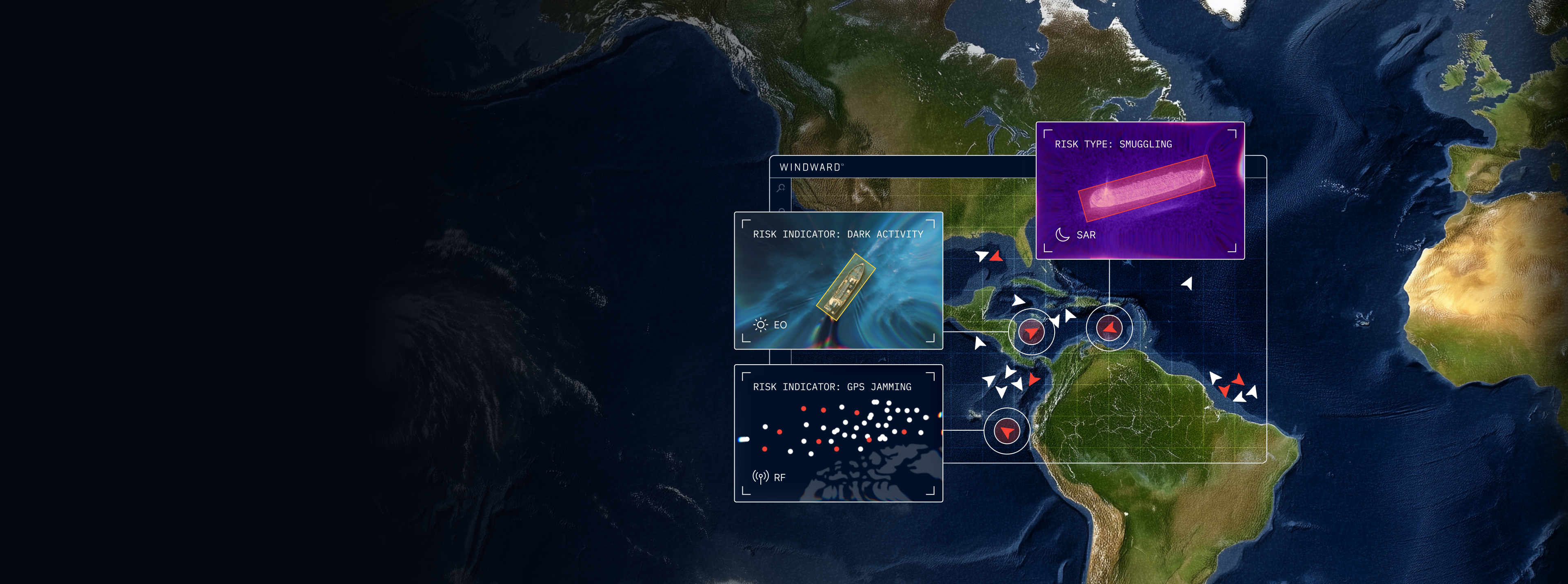Select the Smuggling risk type SAR card
The image size is (1568, 584).
1139,190
